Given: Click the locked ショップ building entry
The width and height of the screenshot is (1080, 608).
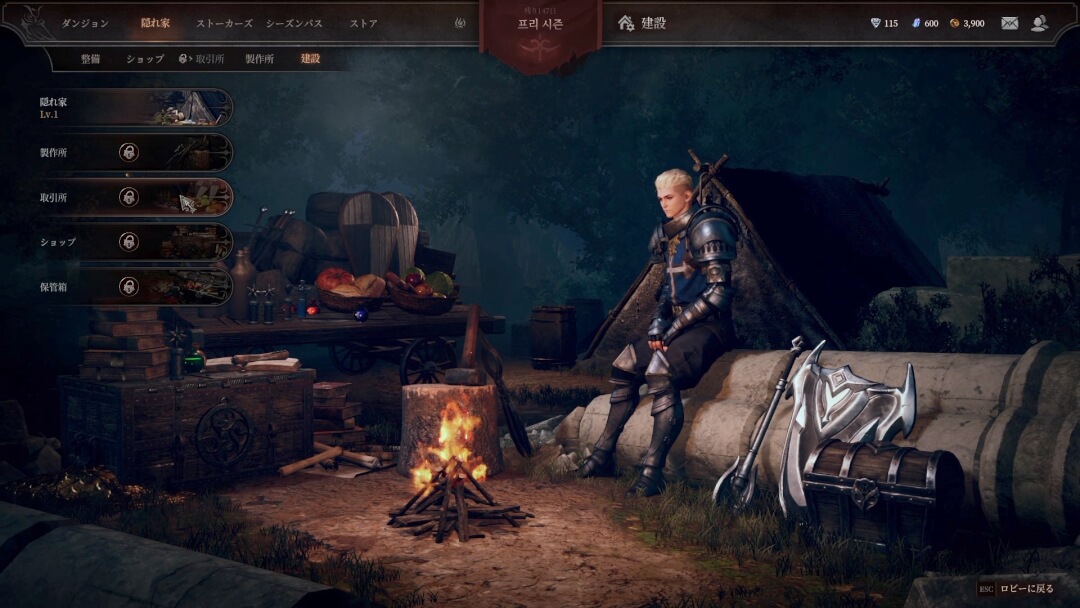Looking at the screenshot, I should 135,242.
